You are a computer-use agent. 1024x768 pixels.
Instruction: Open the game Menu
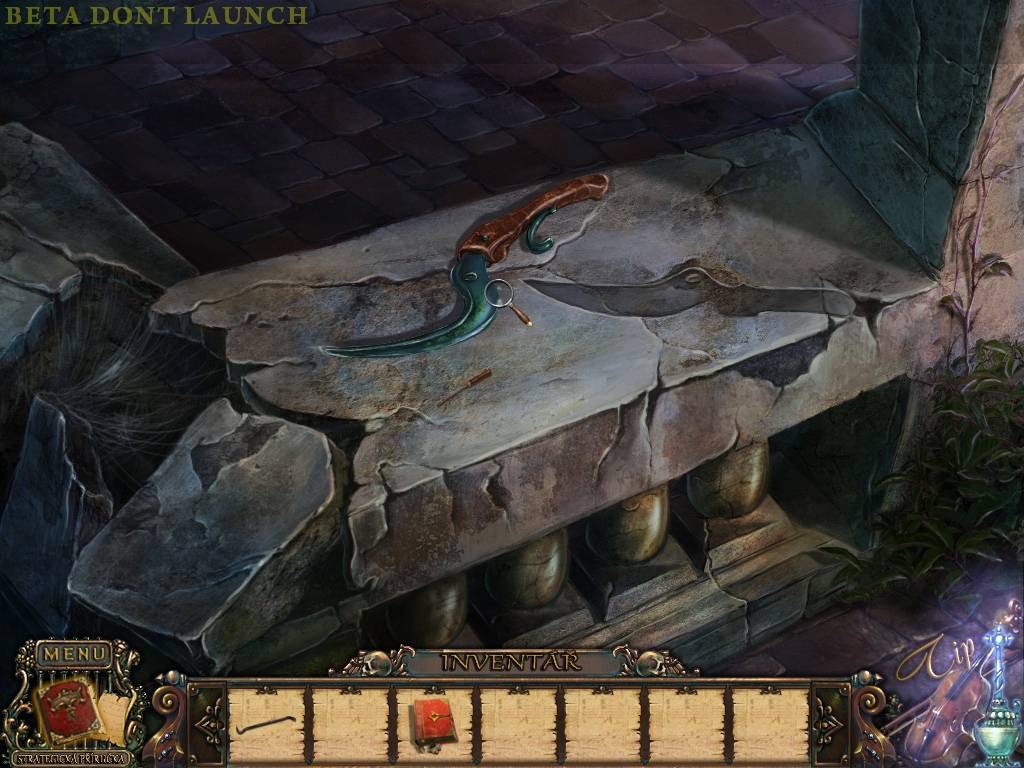(x=74, y=655)
